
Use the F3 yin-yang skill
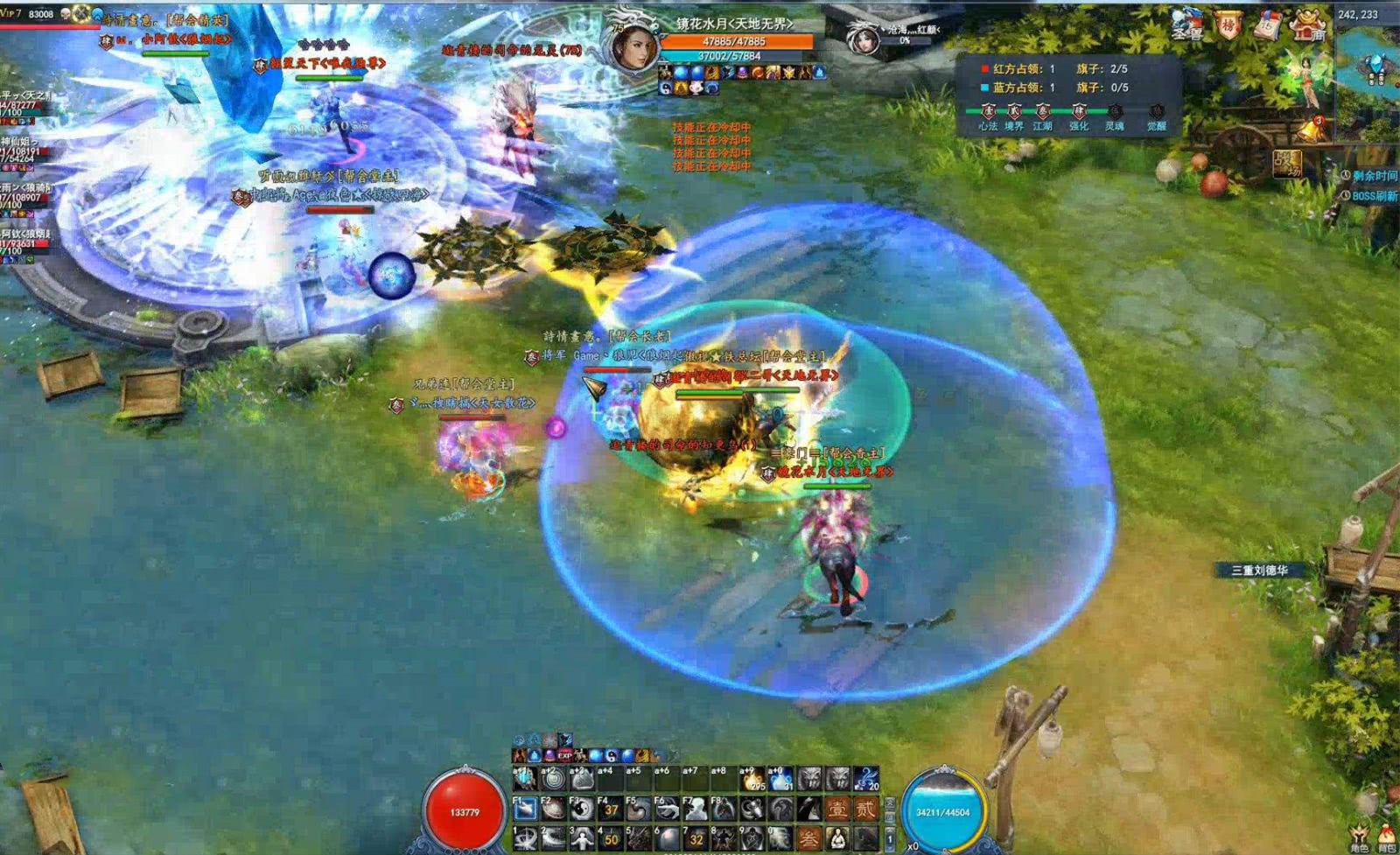[x=582, y=809]
